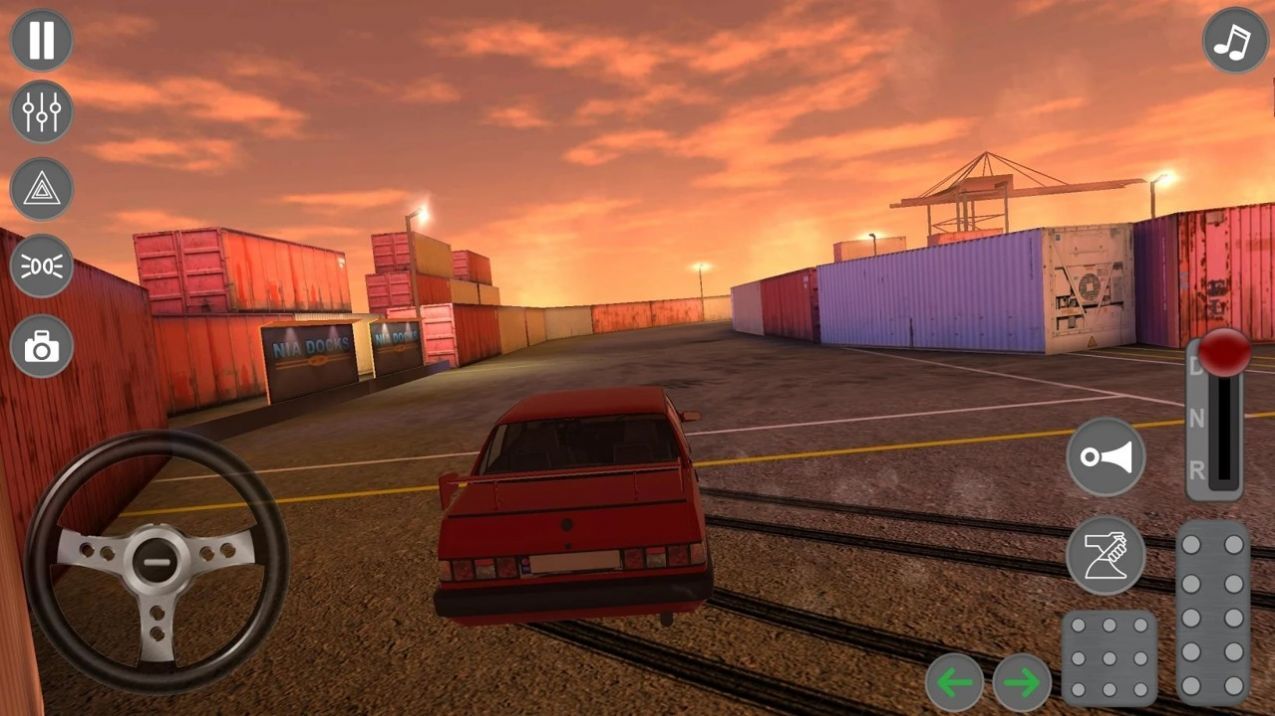The image size is (1275, 716).
Task: Pause the game
Action: click(41, 40)
